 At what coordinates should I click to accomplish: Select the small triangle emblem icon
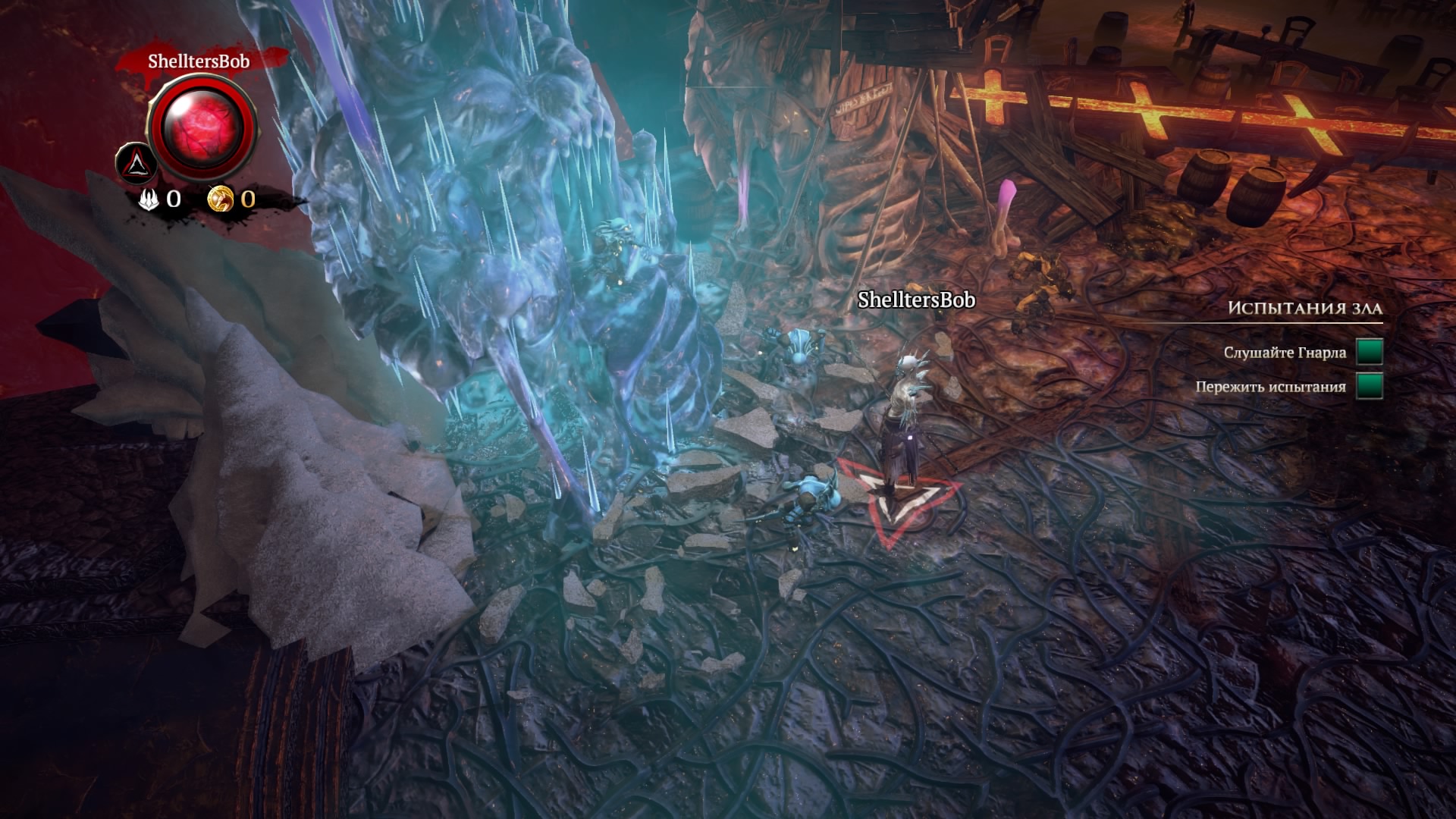pos(136,162)
